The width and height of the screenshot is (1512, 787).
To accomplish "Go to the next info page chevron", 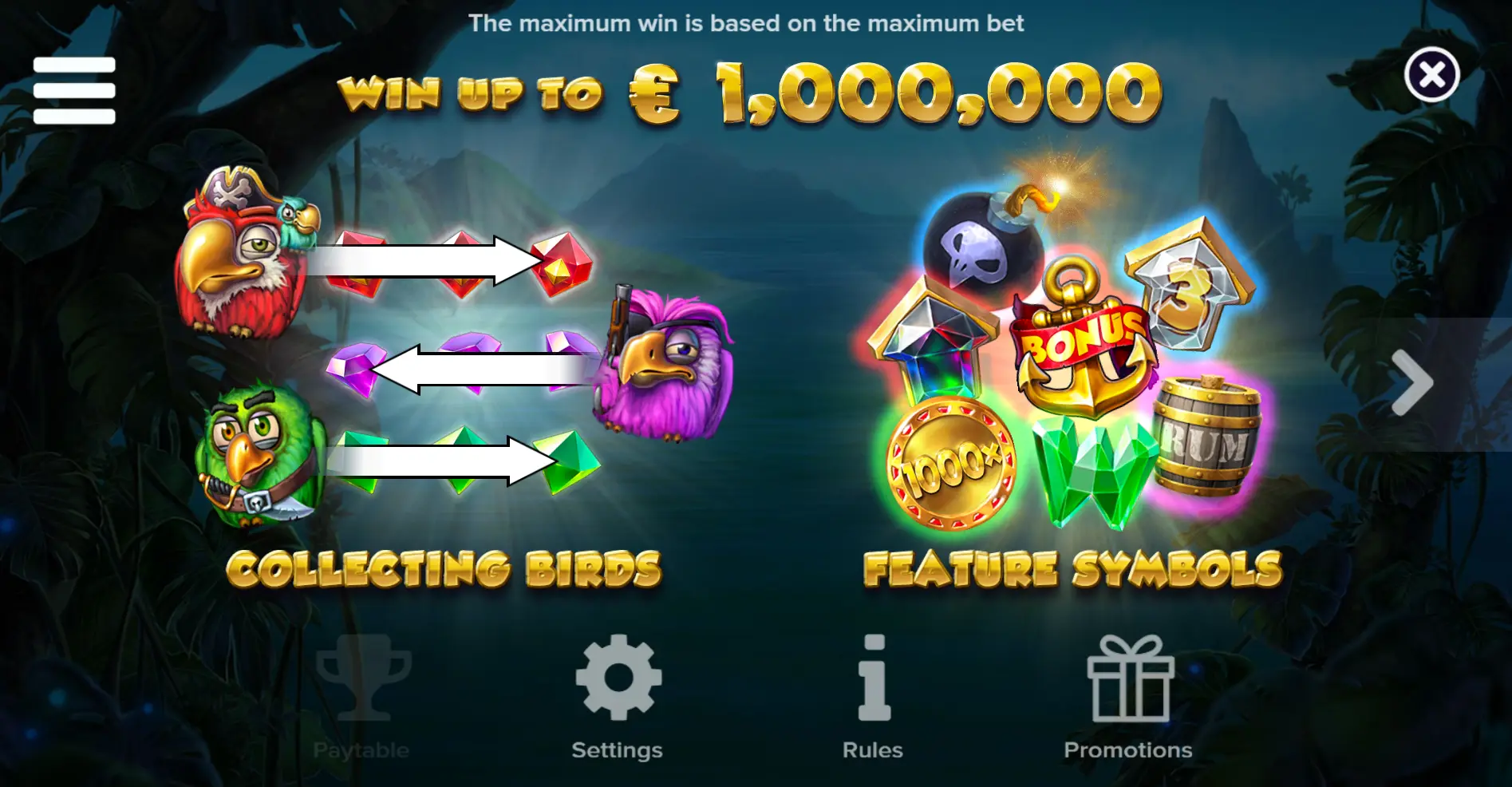I will click(x=1412, y=383).
